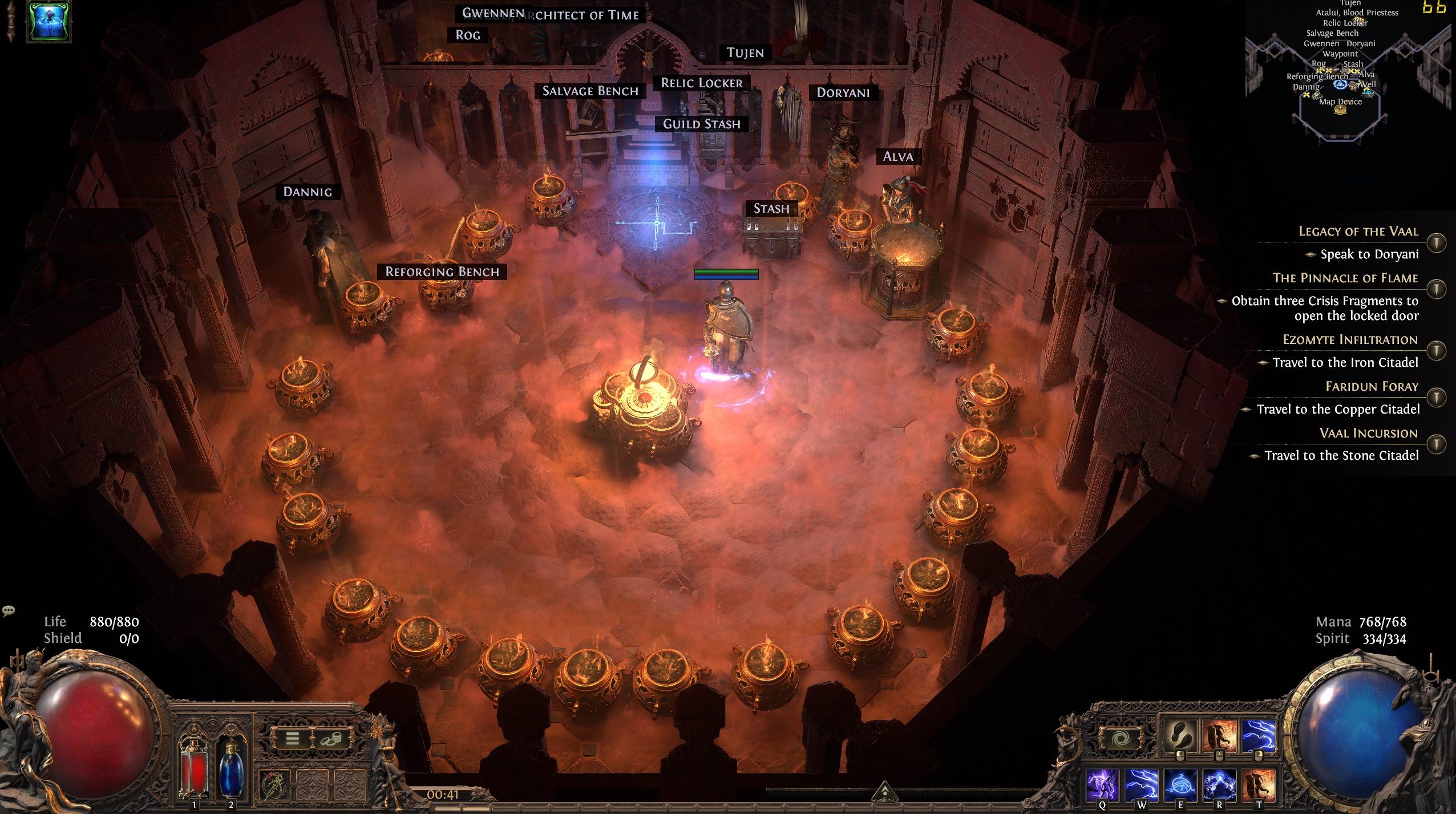The width and height of the screenshot is (1456, 814).
Task: Use the life flask in slot 1
Action: pyautogui.click(x=193, y=767)
